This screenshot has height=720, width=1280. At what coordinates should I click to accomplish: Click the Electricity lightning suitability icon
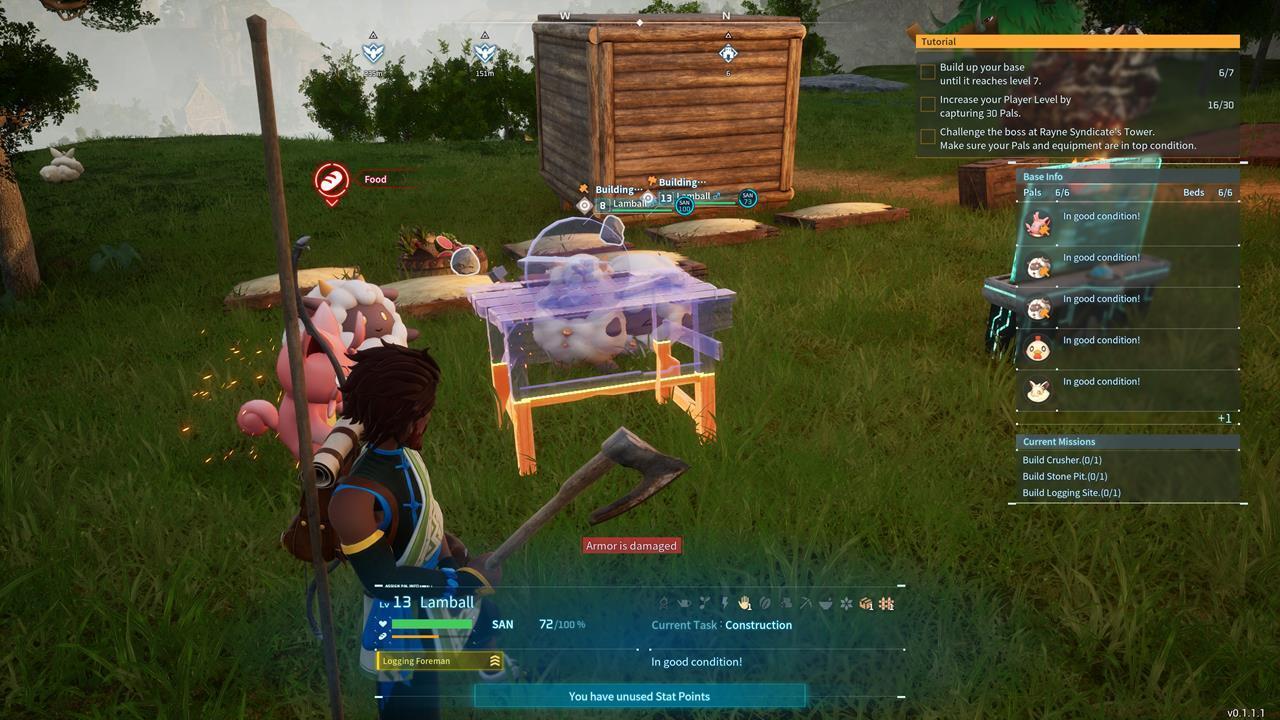pos(725,603)
